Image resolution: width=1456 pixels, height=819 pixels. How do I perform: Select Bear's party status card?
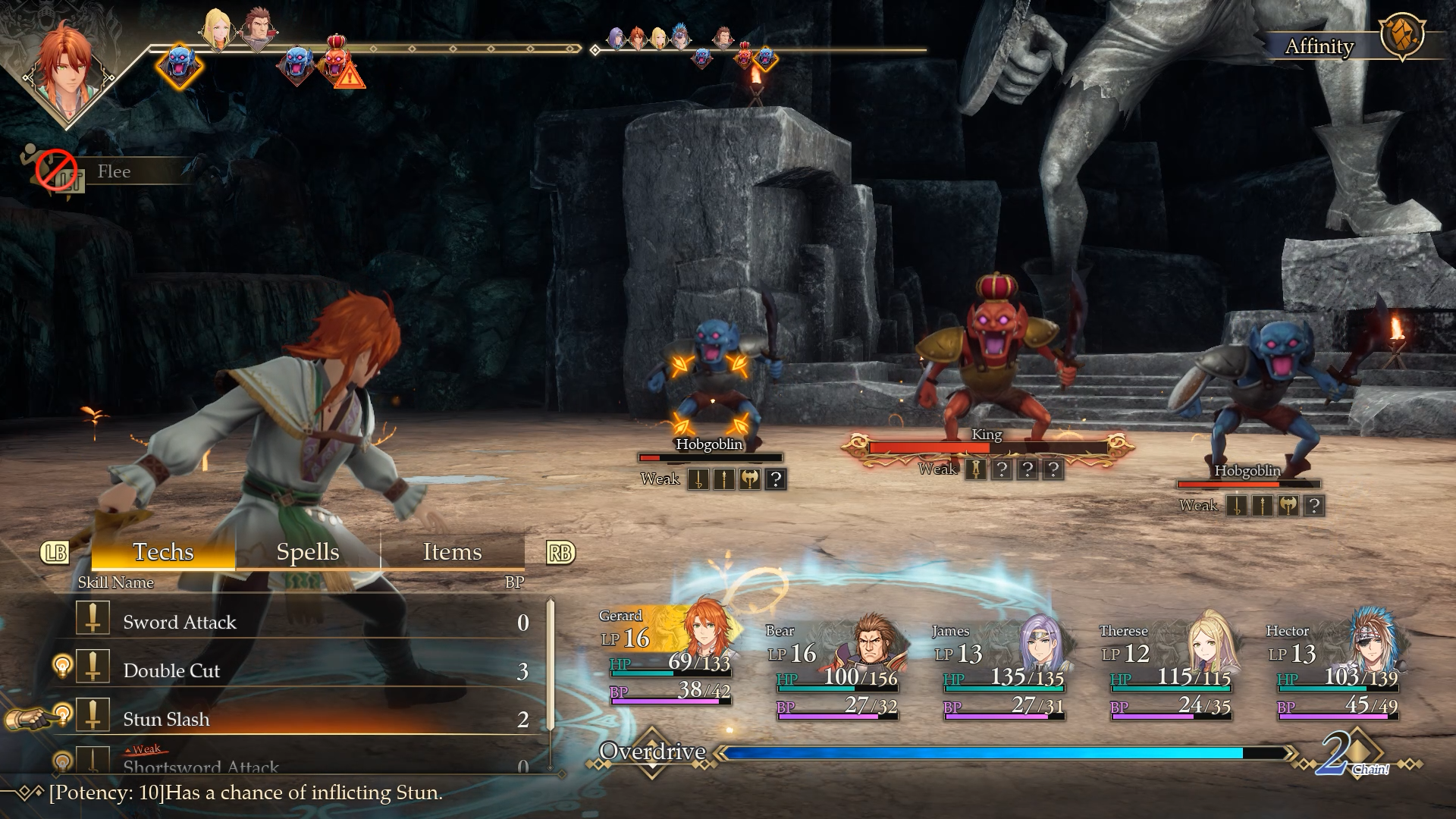tap(834, 667)
